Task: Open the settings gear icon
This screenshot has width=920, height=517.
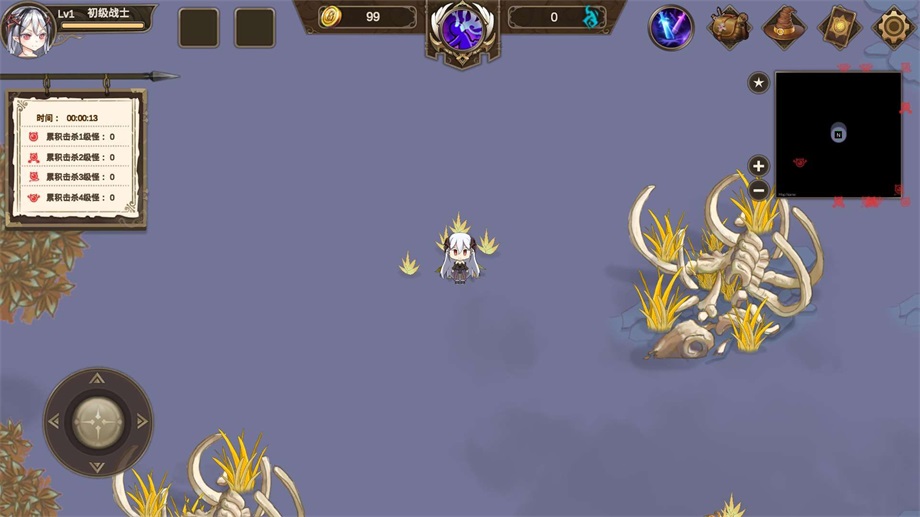Action: 893,27
